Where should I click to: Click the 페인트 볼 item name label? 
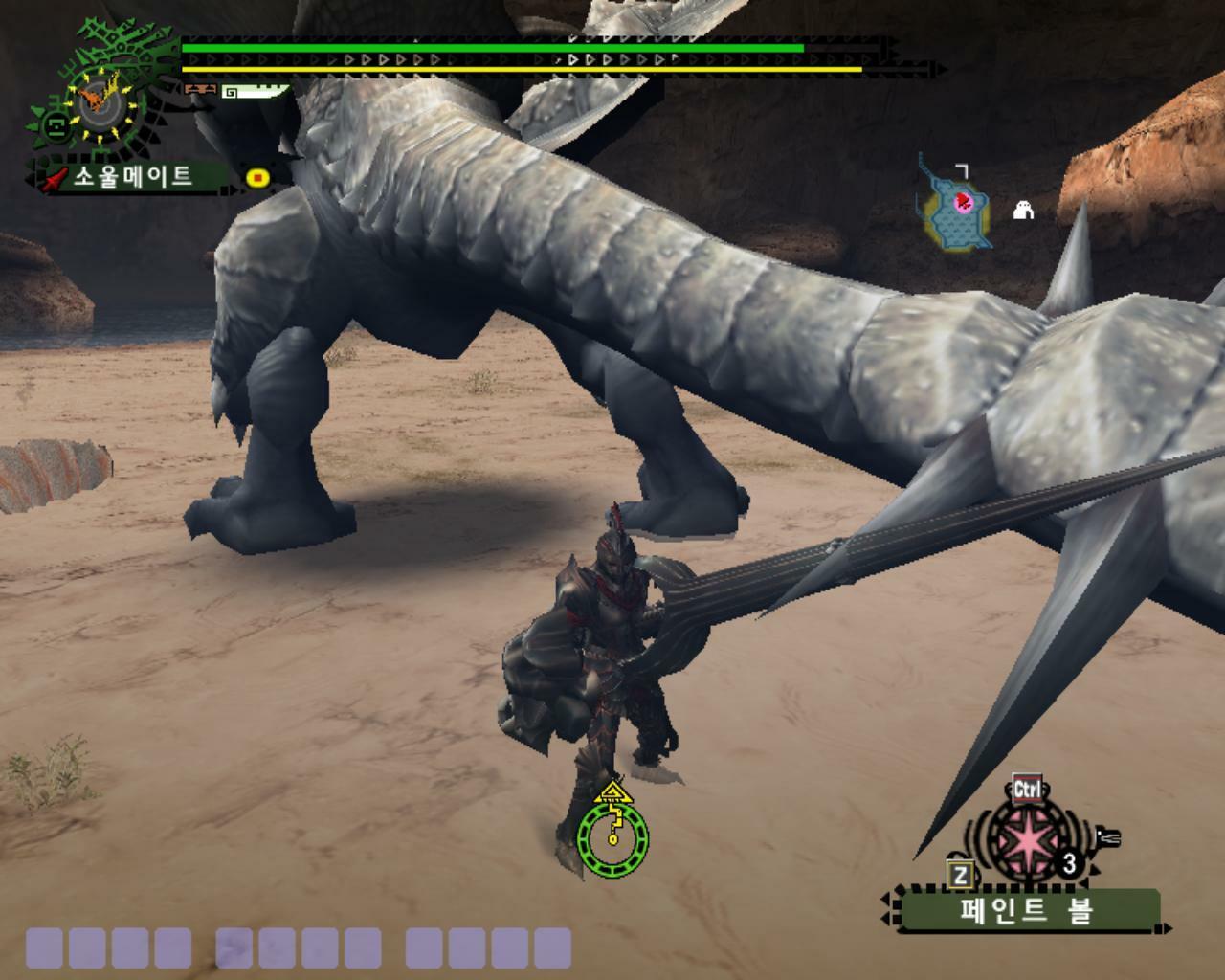1025,910
